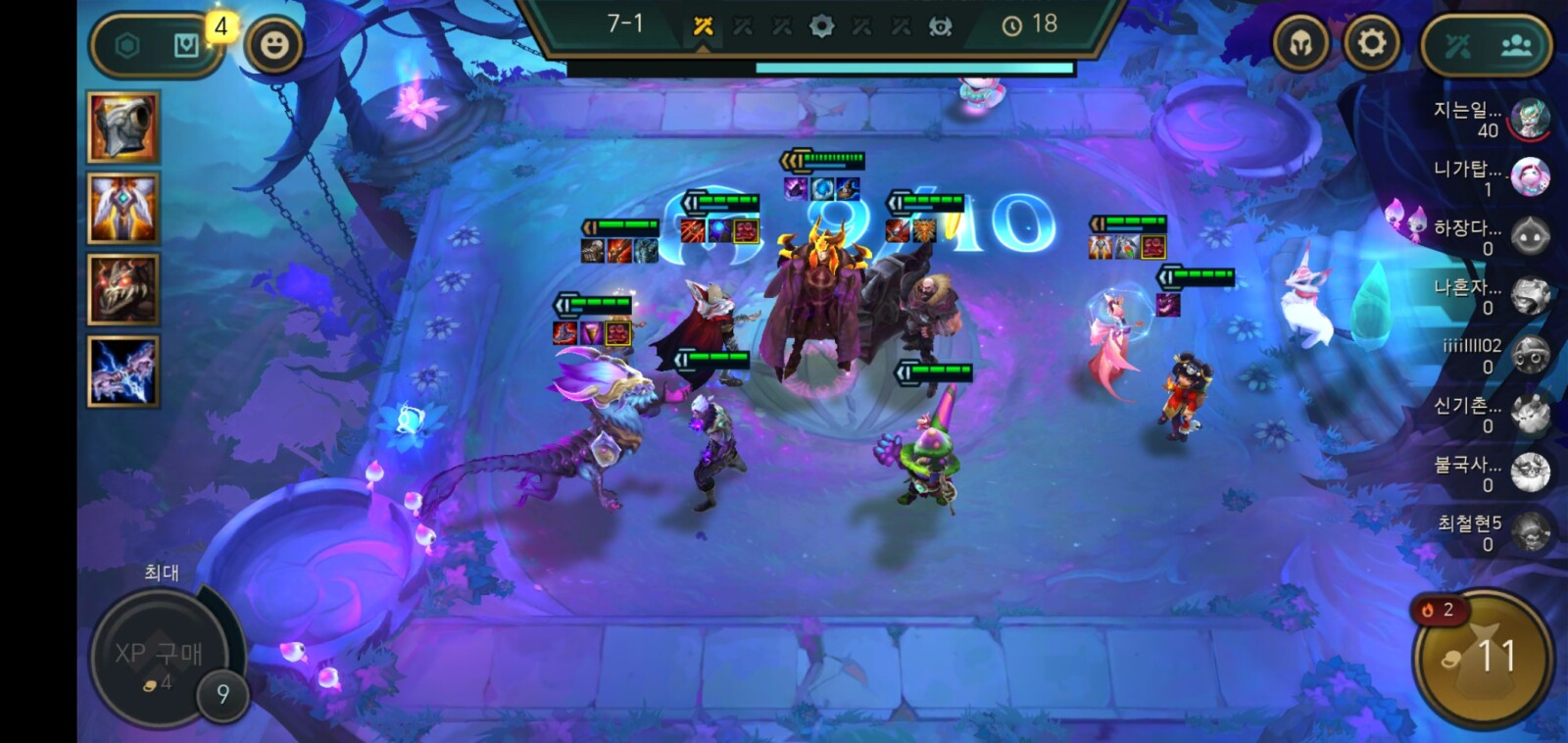This screenshot has width=1568, height=743.
Task: Select the silver helmet item in the bench
Action: (122, 127)
